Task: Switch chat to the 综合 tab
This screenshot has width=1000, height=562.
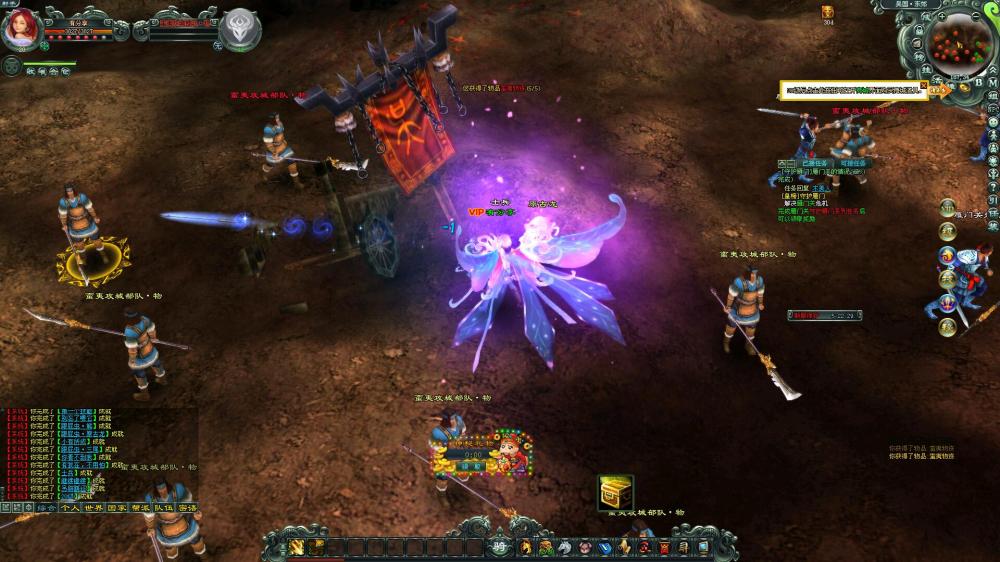Action: (46, 508)
